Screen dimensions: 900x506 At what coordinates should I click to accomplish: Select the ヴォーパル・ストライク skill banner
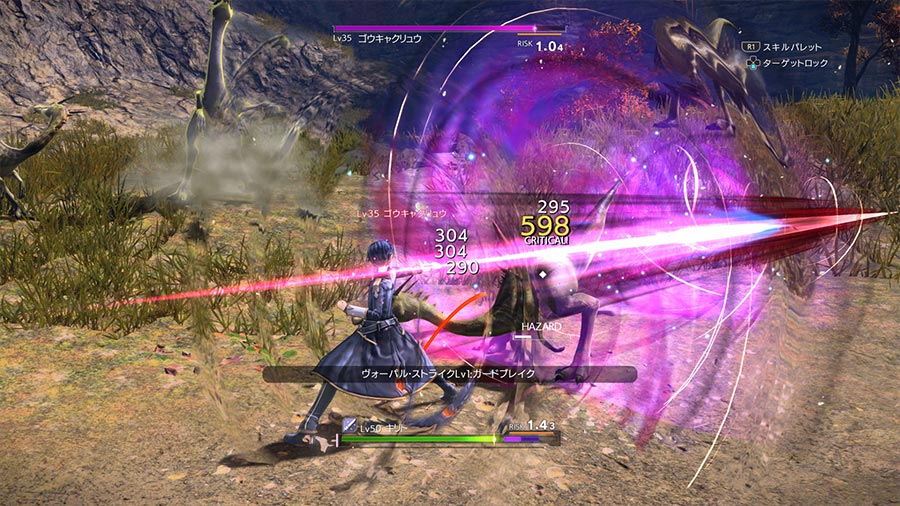449,374
